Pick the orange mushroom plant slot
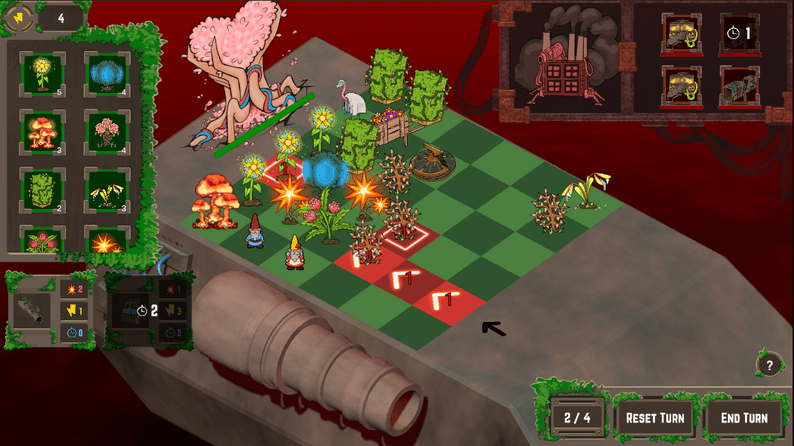794x446 pixels. point(43,132)
